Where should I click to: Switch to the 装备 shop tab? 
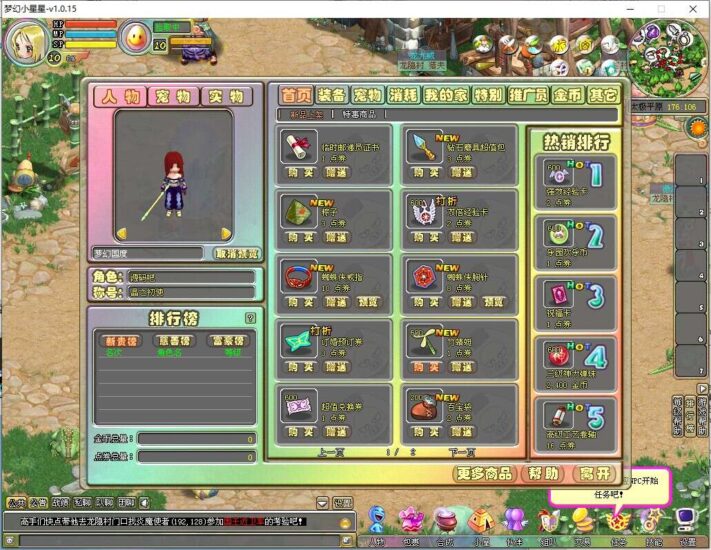click(331, 95)
